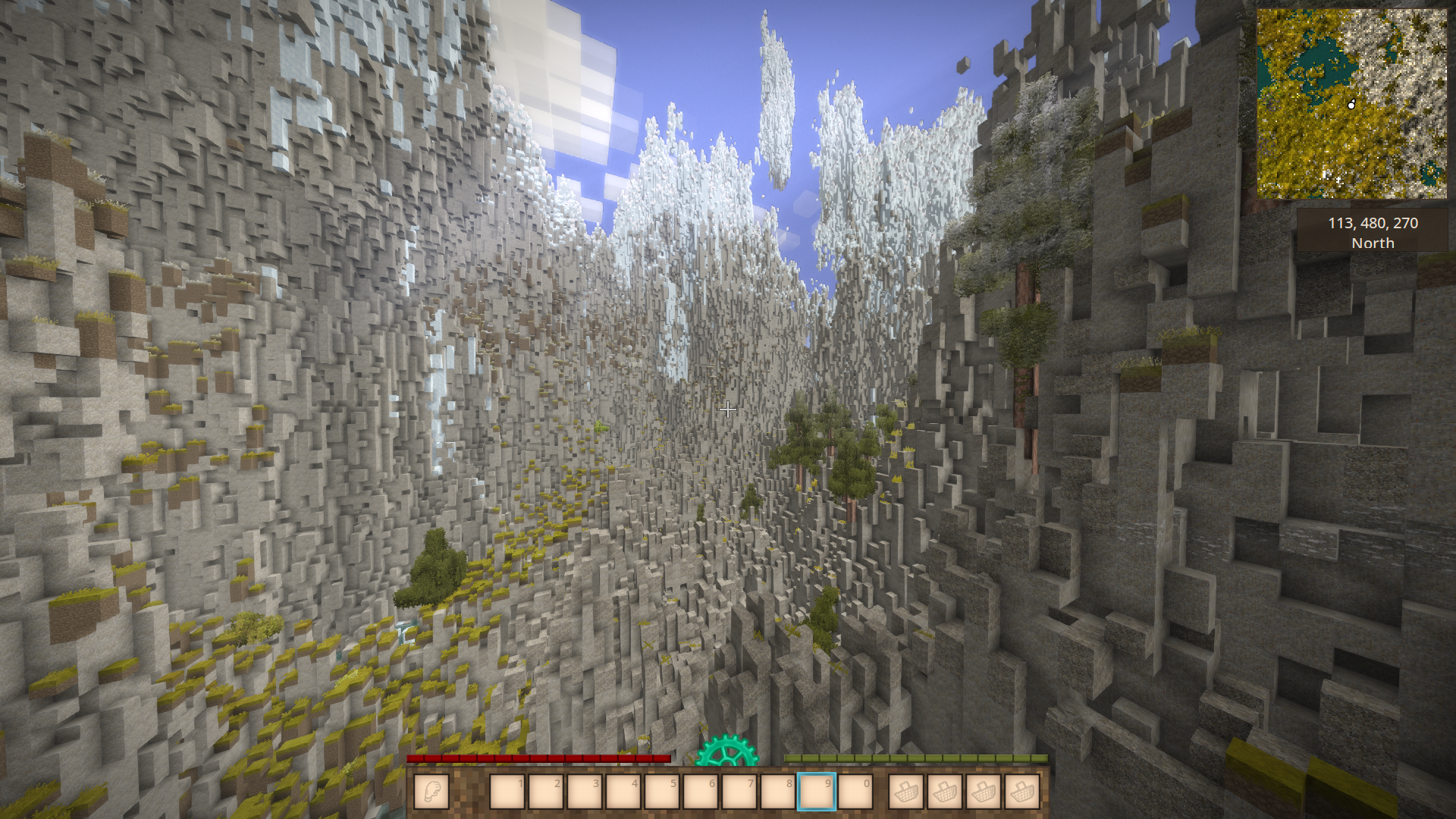Screen dimensions: 1456x819
Task: Choose hotbar slot number 7
Action: 739,792
